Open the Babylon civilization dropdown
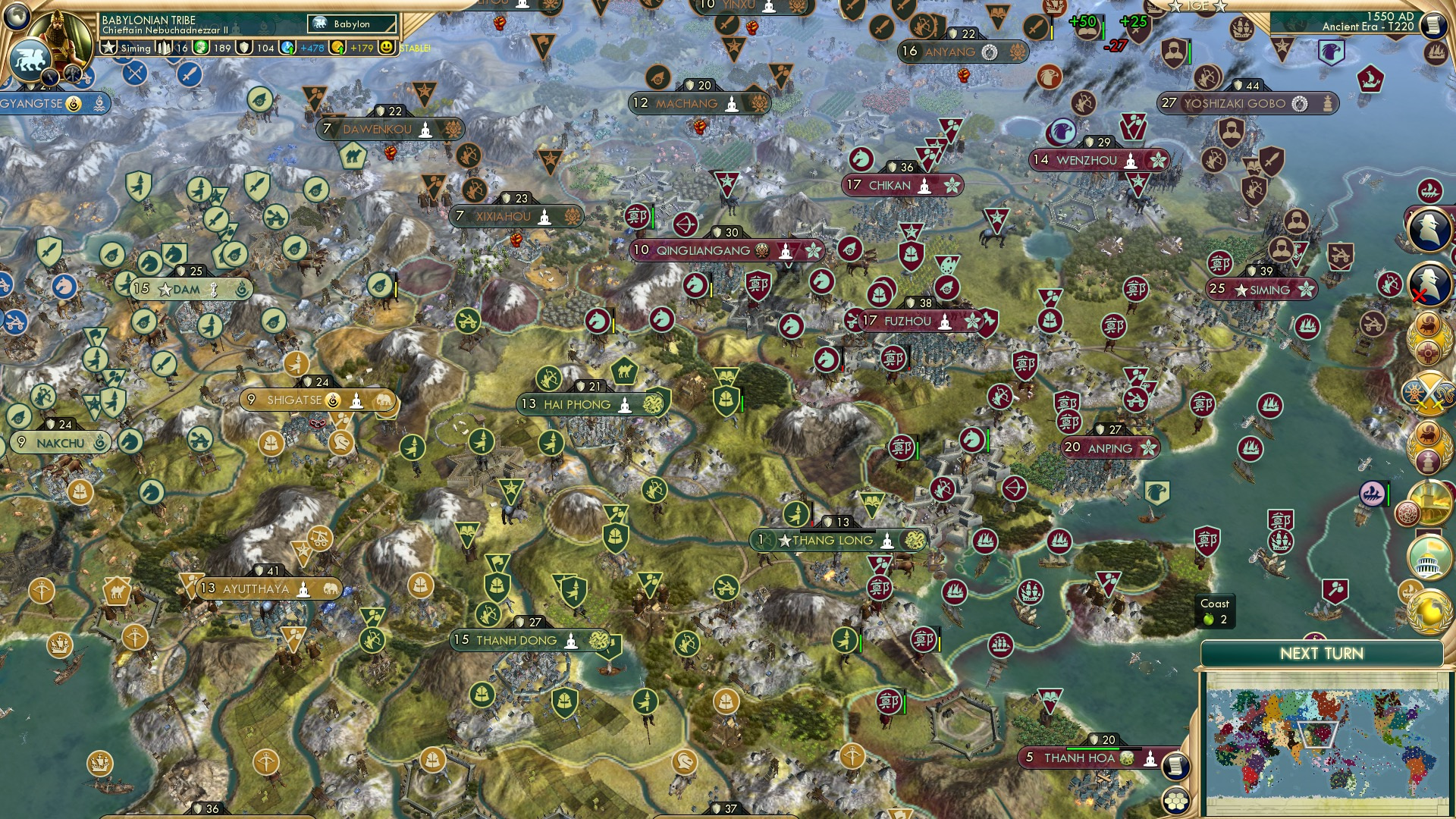 pos(350,24)
